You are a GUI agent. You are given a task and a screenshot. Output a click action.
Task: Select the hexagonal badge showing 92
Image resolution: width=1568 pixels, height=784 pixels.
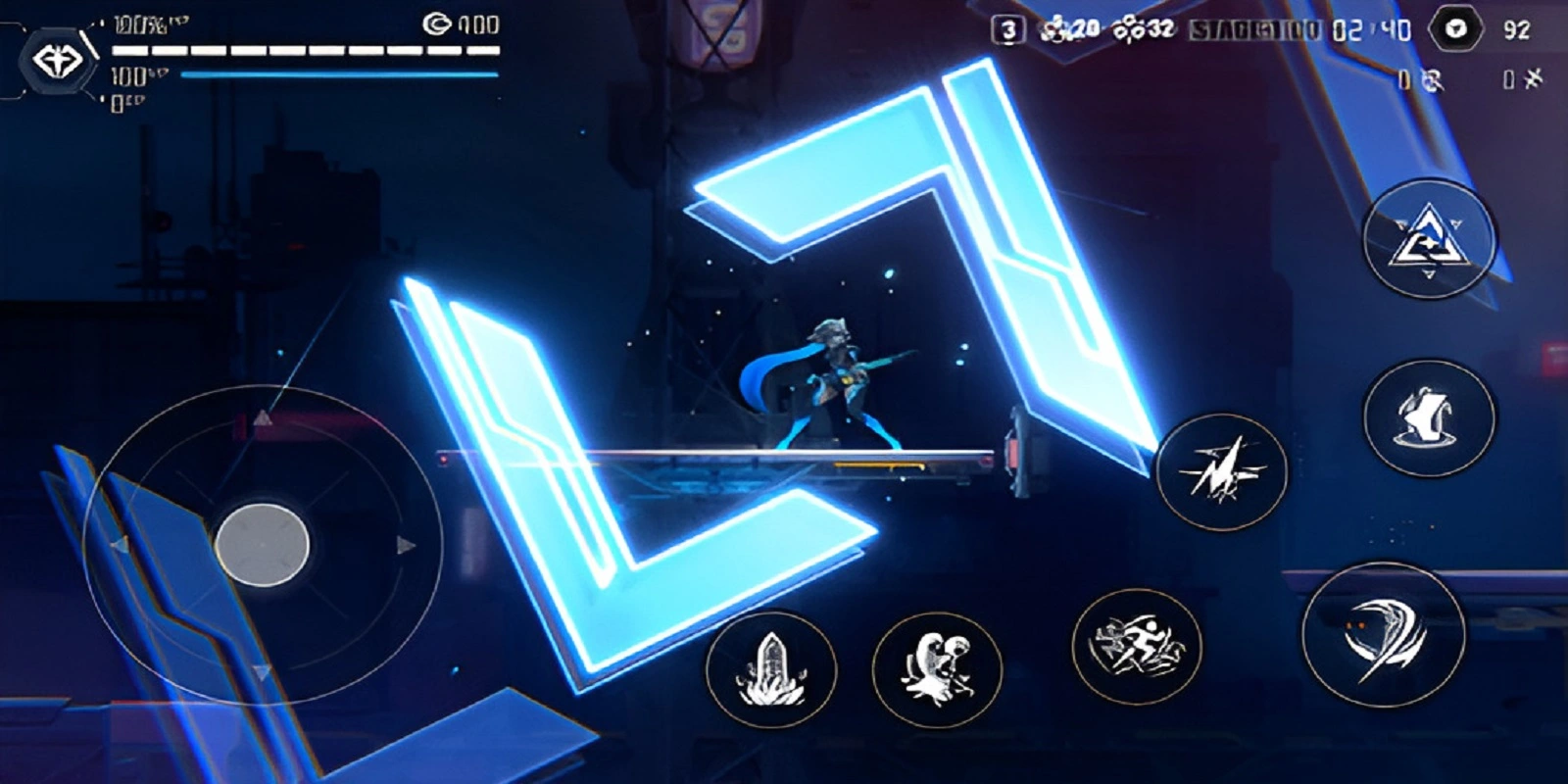[x=1454, y=30]
